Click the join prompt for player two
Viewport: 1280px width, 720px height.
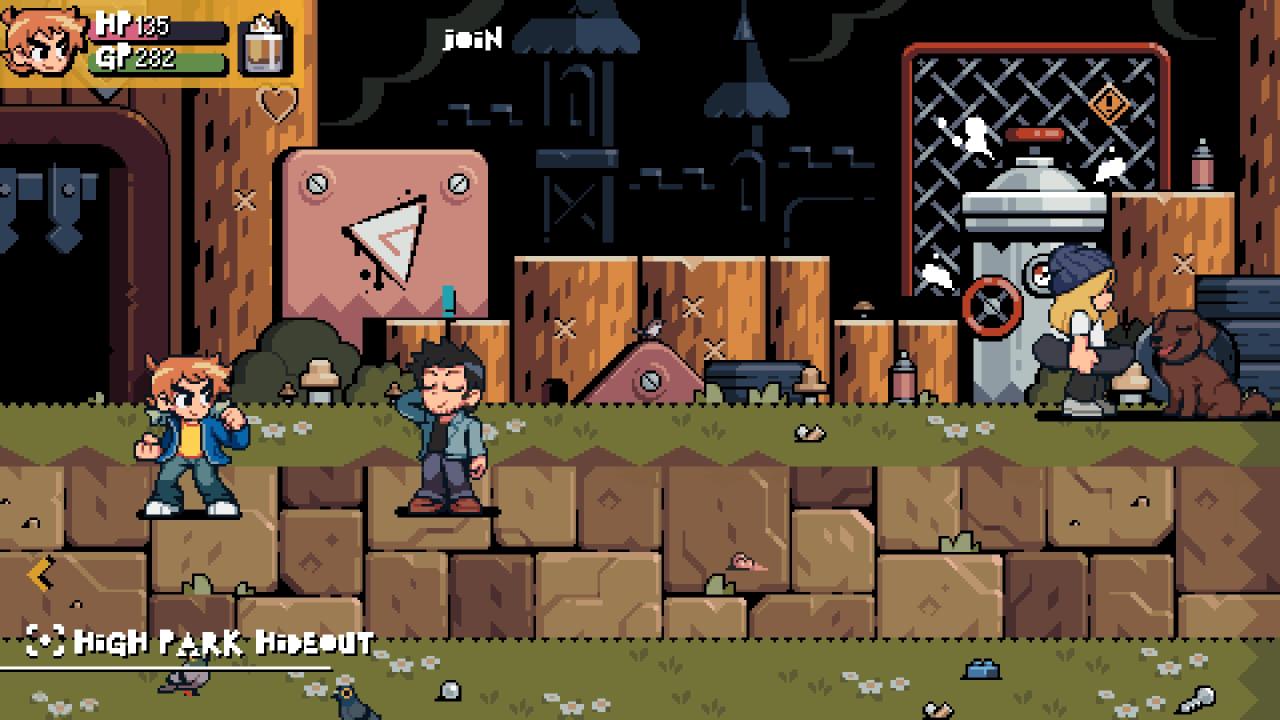click(472, 39)
